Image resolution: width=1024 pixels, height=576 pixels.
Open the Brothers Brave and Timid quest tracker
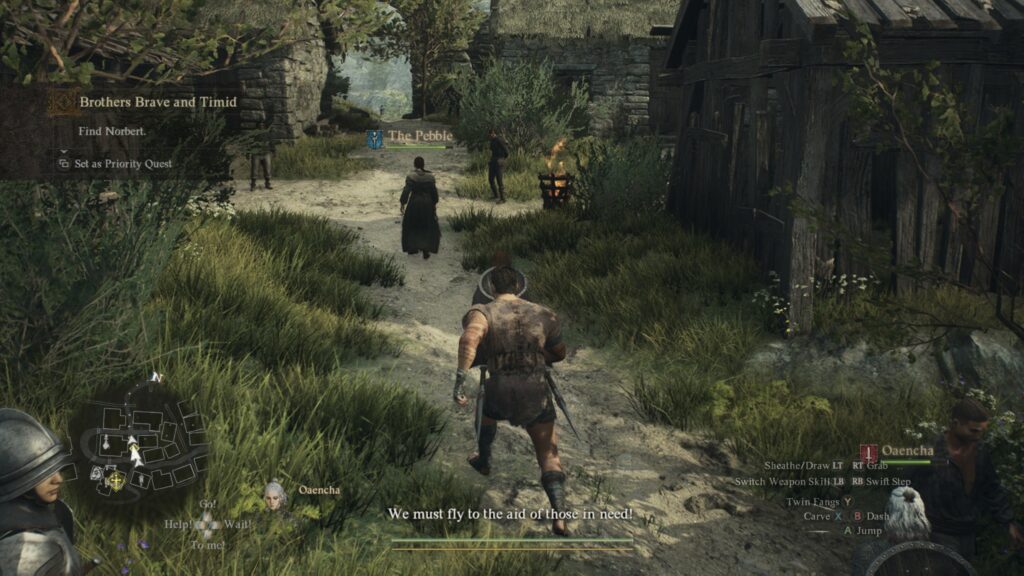(157, 102)
